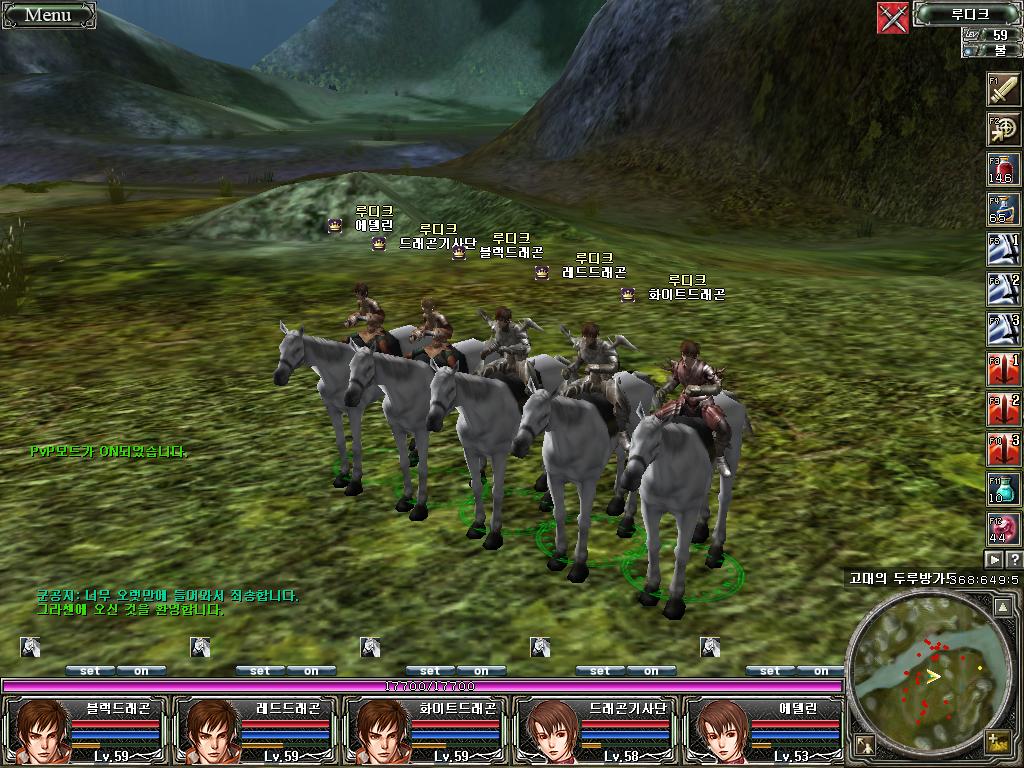Open the Menu button
Screen dimensions: 1024x768
(48, 14)
